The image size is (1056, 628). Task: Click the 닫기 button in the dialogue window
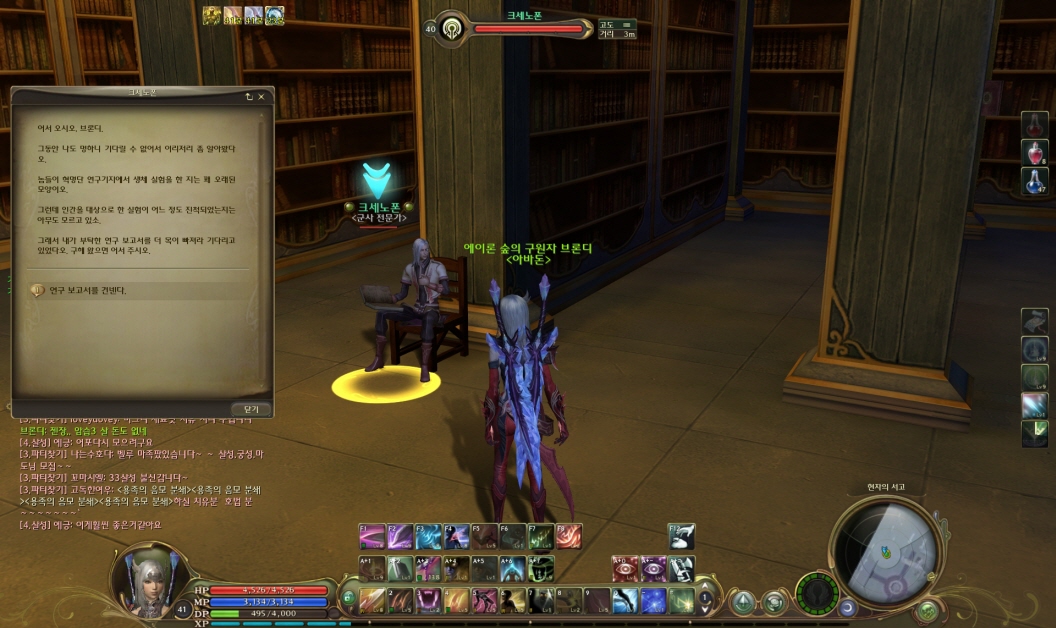coord(250,409)
